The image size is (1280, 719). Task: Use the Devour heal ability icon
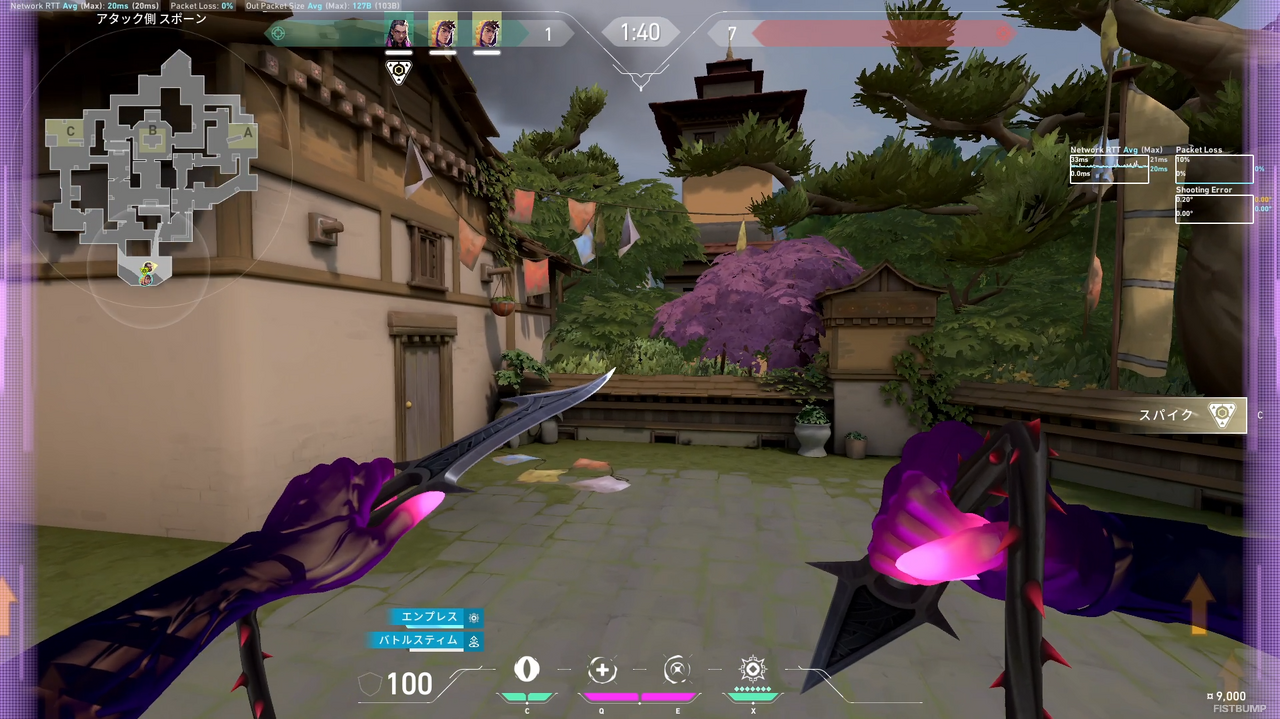pyautogui.click(x=602, y=670)
